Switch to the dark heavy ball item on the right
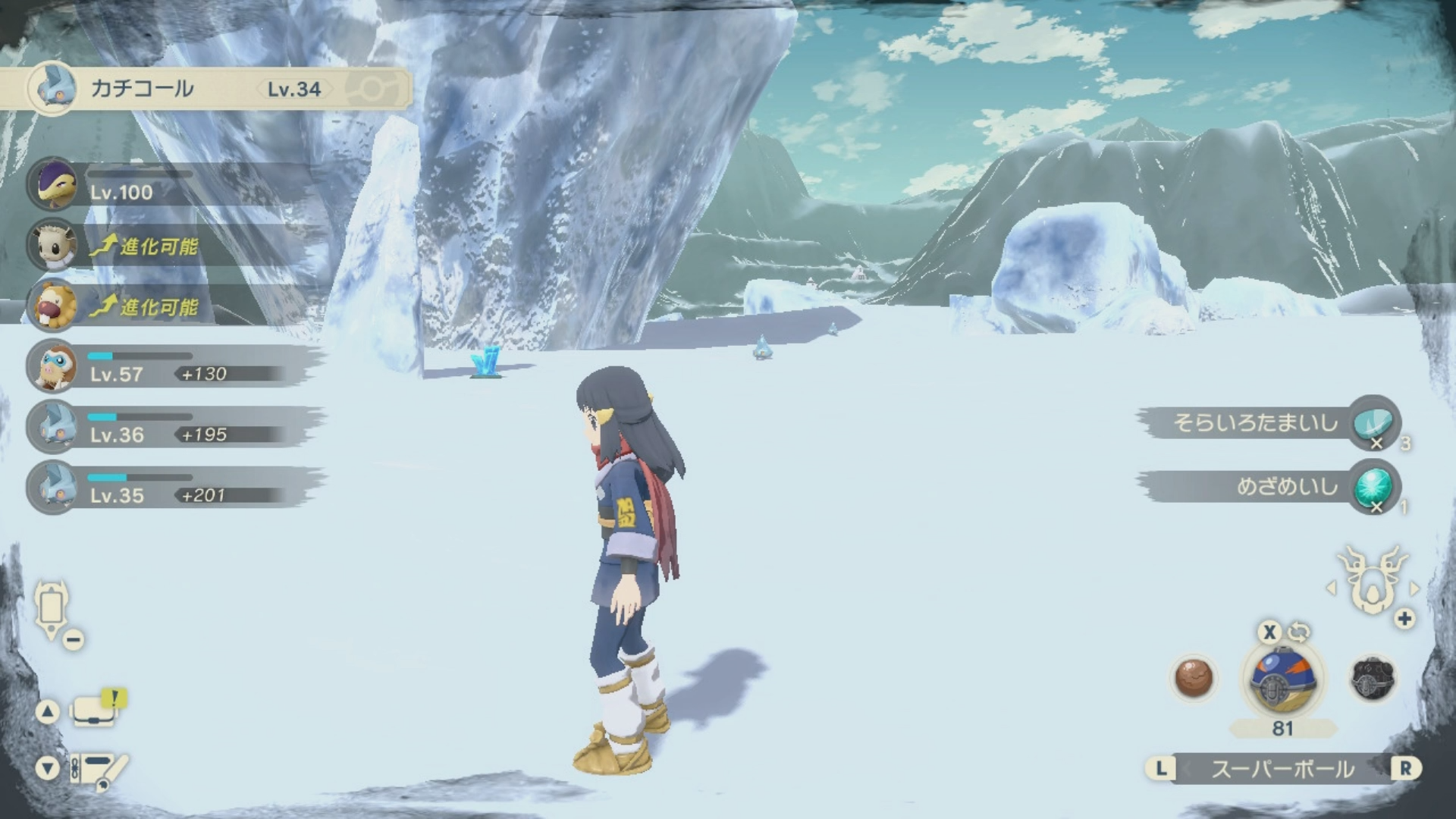Viewport: 1456px width, 819px height. pos(1373,677)
